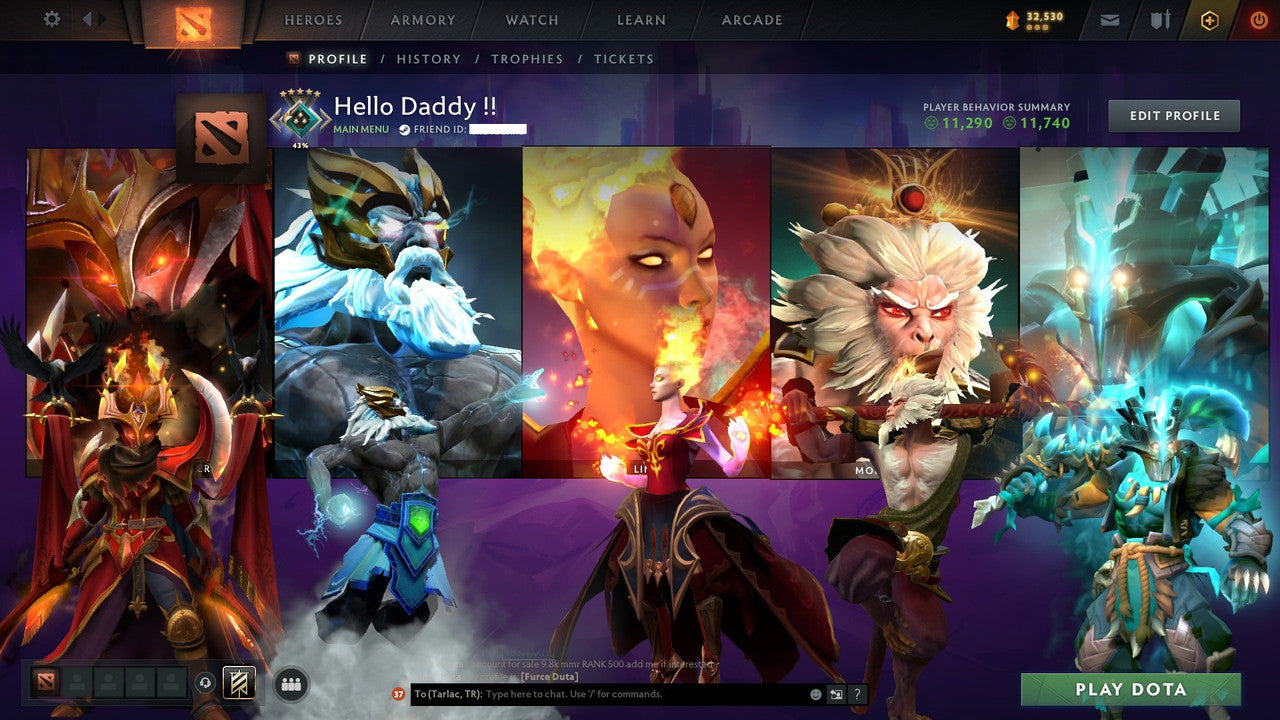This screenshot has height=720, width=1280.
Task: Switch to the HISTORY tab
Action: click(x=428, y=59)
